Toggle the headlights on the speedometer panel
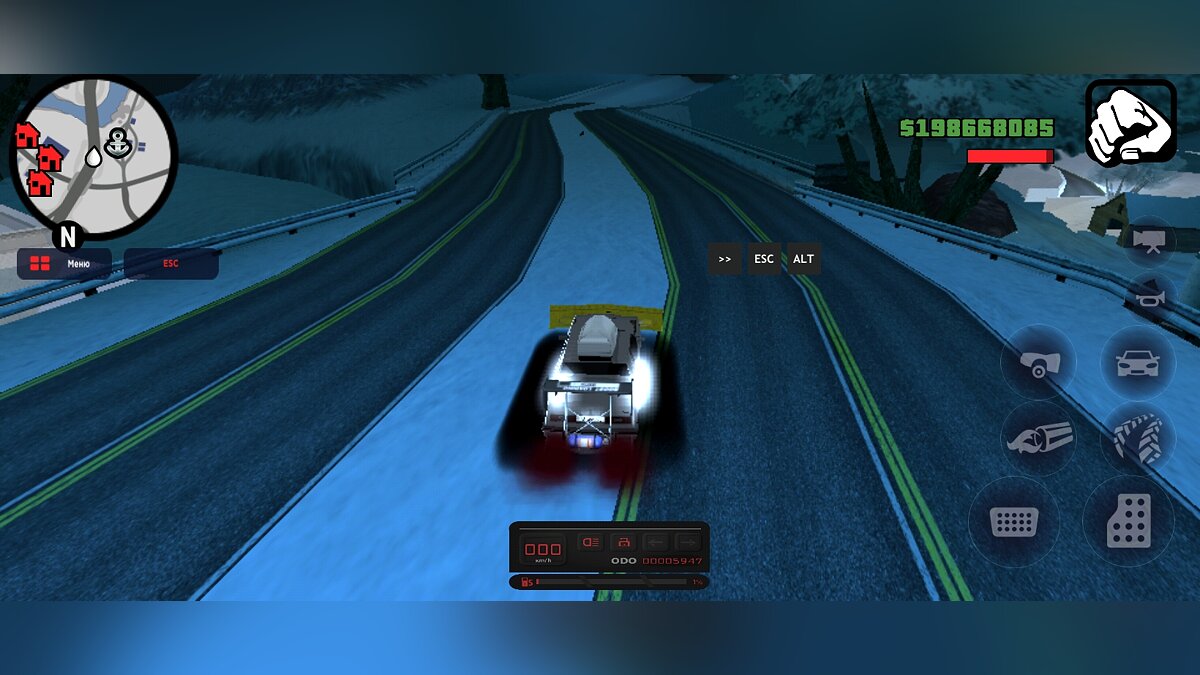The image size is (1200, 675). pos(591,543)
